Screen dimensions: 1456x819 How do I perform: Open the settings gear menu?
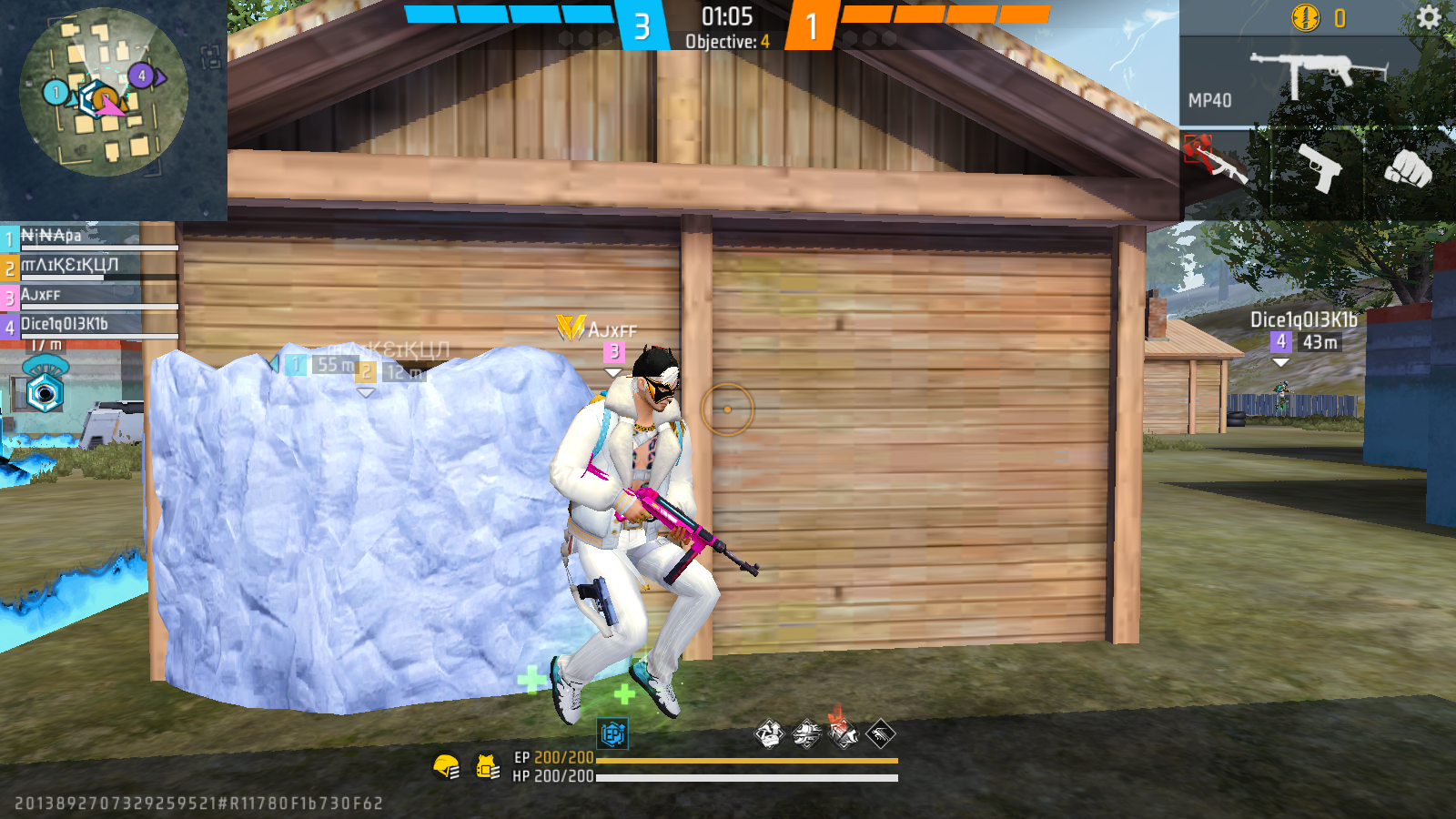tap(1428, 17)
